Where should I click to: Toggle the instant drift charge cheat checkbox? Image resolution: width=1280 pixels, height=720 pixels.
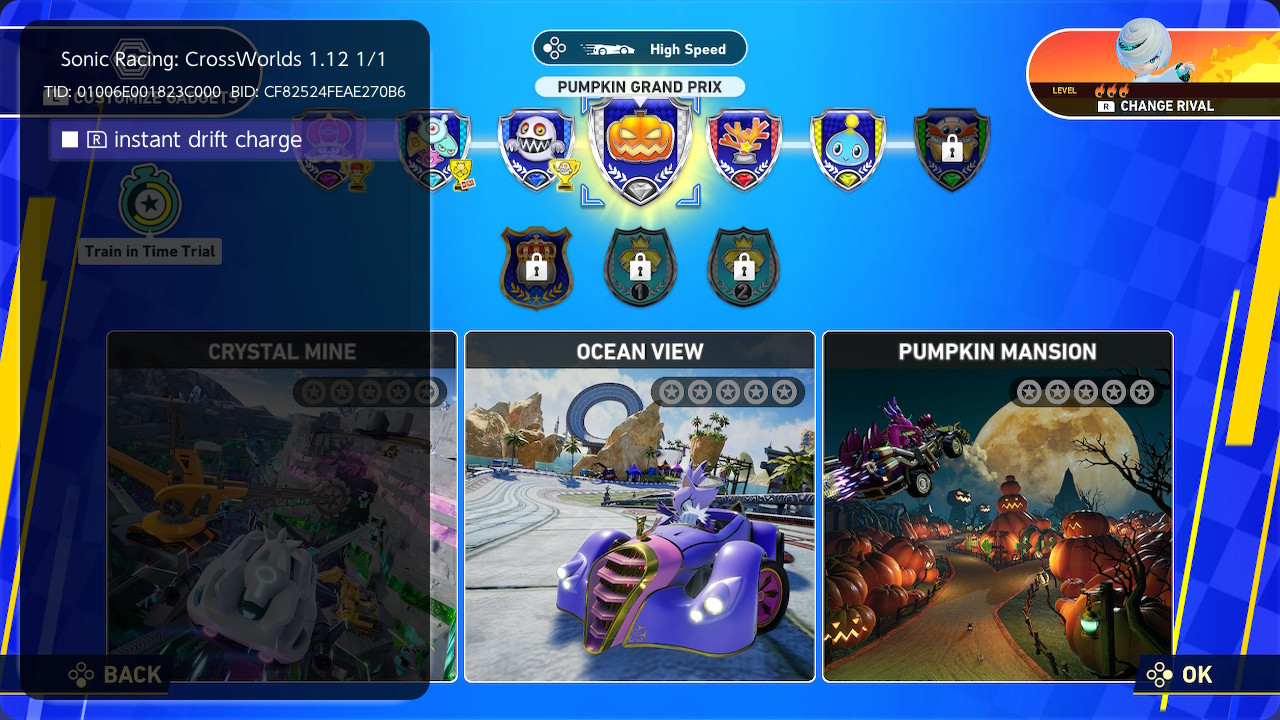point(70,140)
